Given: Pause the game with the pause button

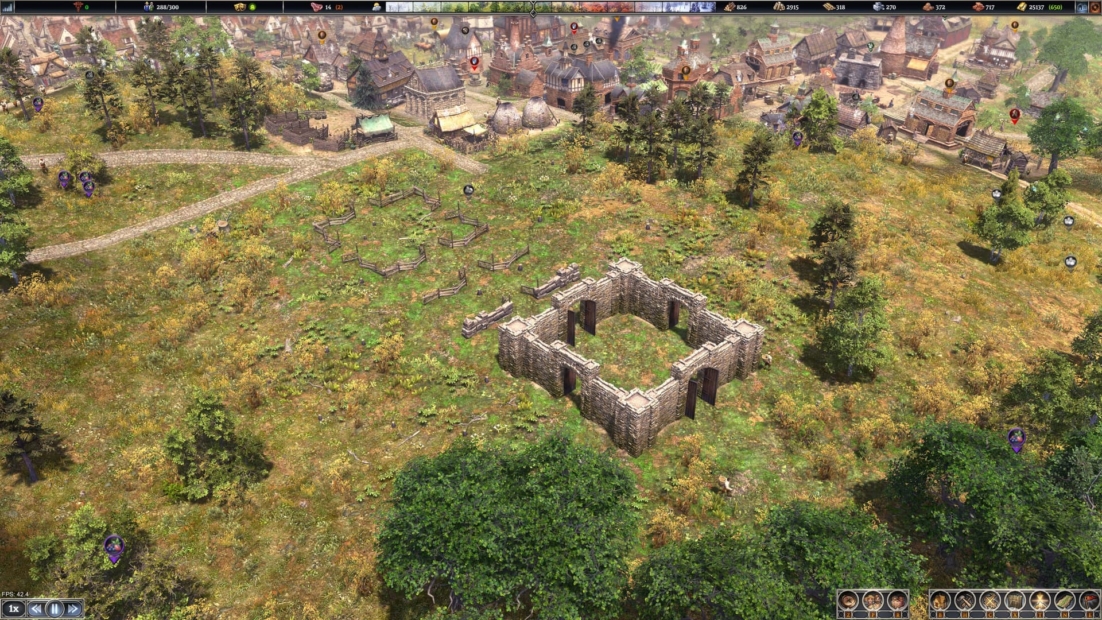Looking at the screenshot, I should click(x=55, y=608).
